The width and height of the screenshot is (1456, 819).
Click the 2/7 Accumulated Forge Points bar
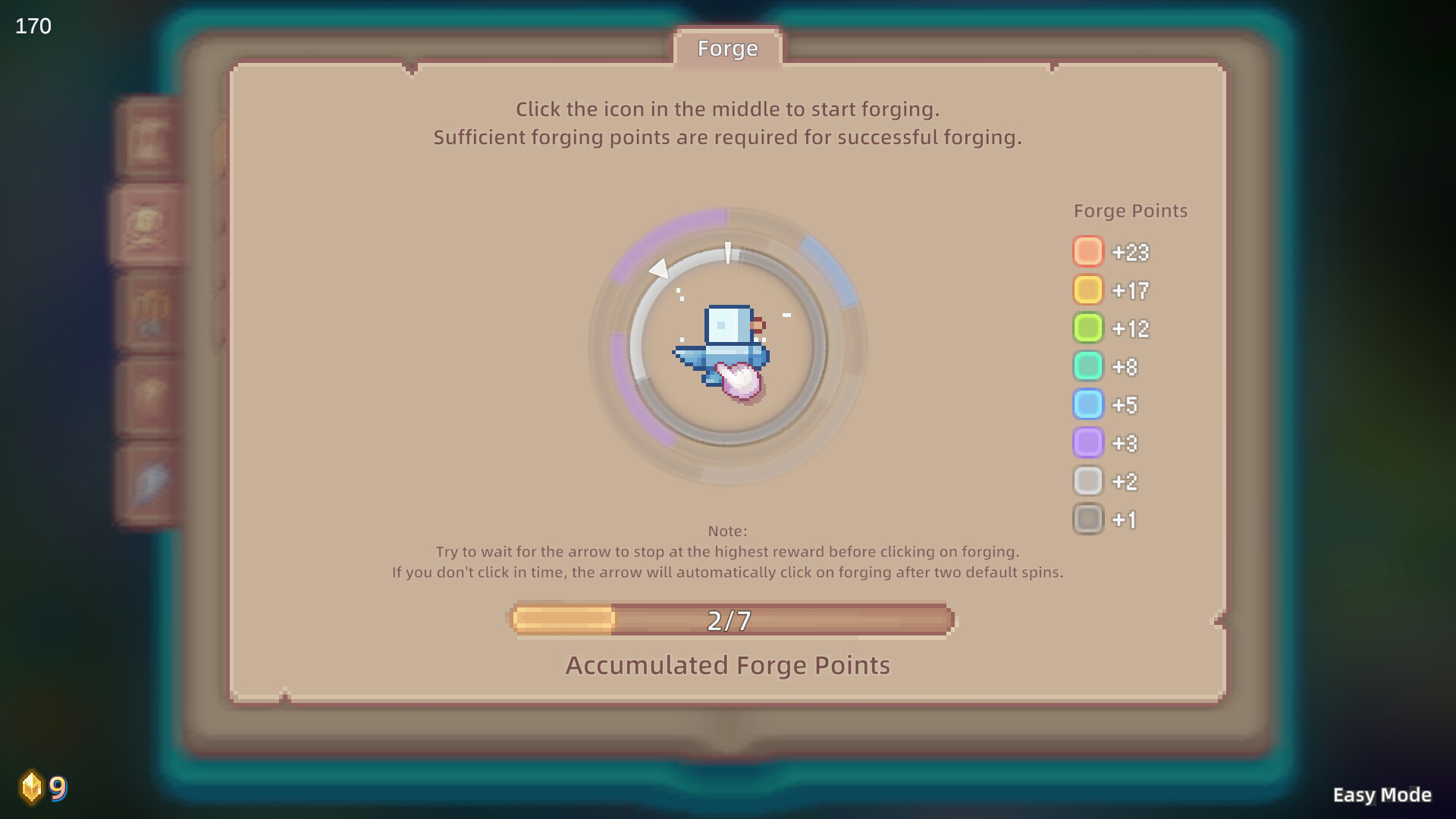[x=728, y=620]
